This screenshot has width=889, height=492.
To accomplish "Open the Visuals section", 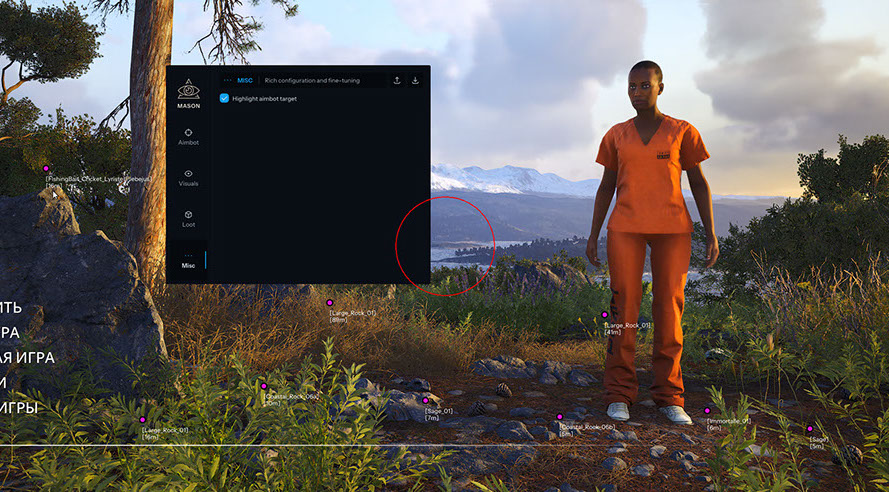I will pyautogui.click(x=188, y=177).
